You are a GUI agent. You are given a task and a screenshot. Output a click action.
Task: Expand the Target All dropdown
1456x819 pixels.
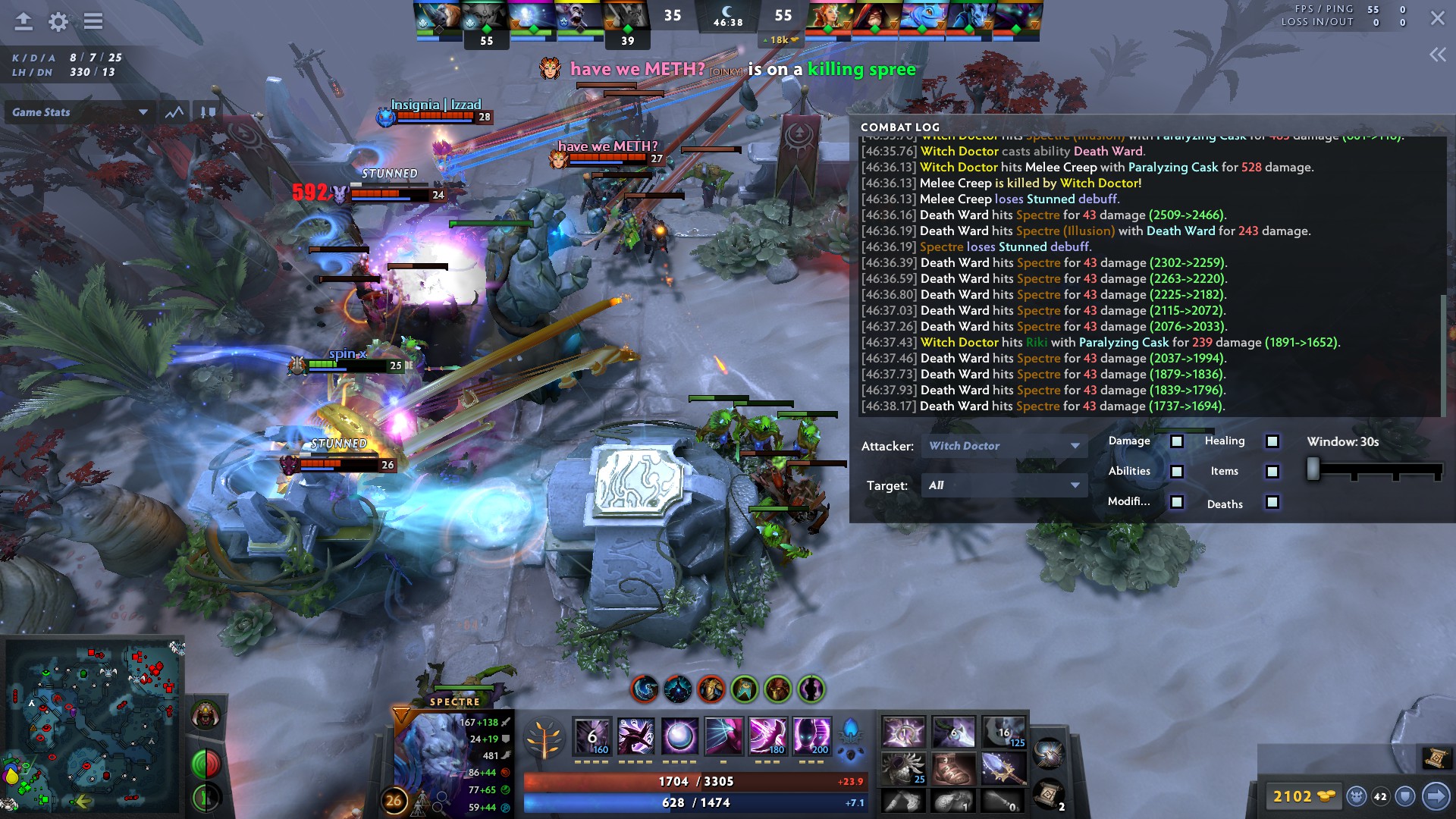pos(1003,485)
